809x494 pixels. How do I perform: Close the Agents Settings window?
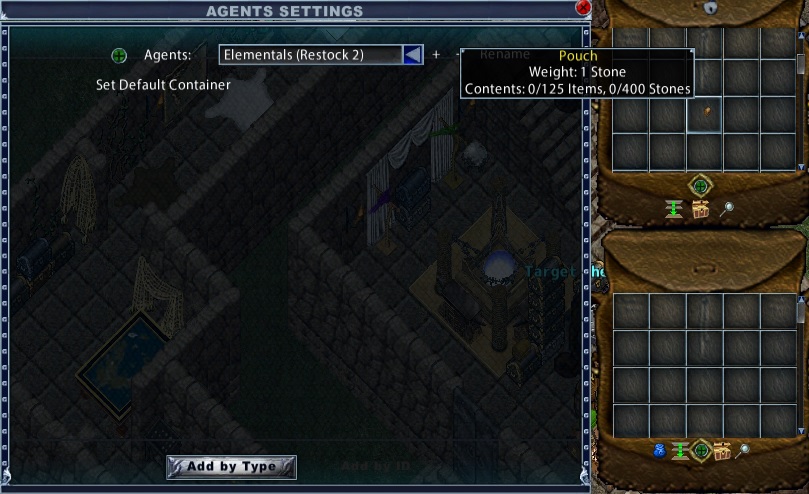[x=583, y=7]
